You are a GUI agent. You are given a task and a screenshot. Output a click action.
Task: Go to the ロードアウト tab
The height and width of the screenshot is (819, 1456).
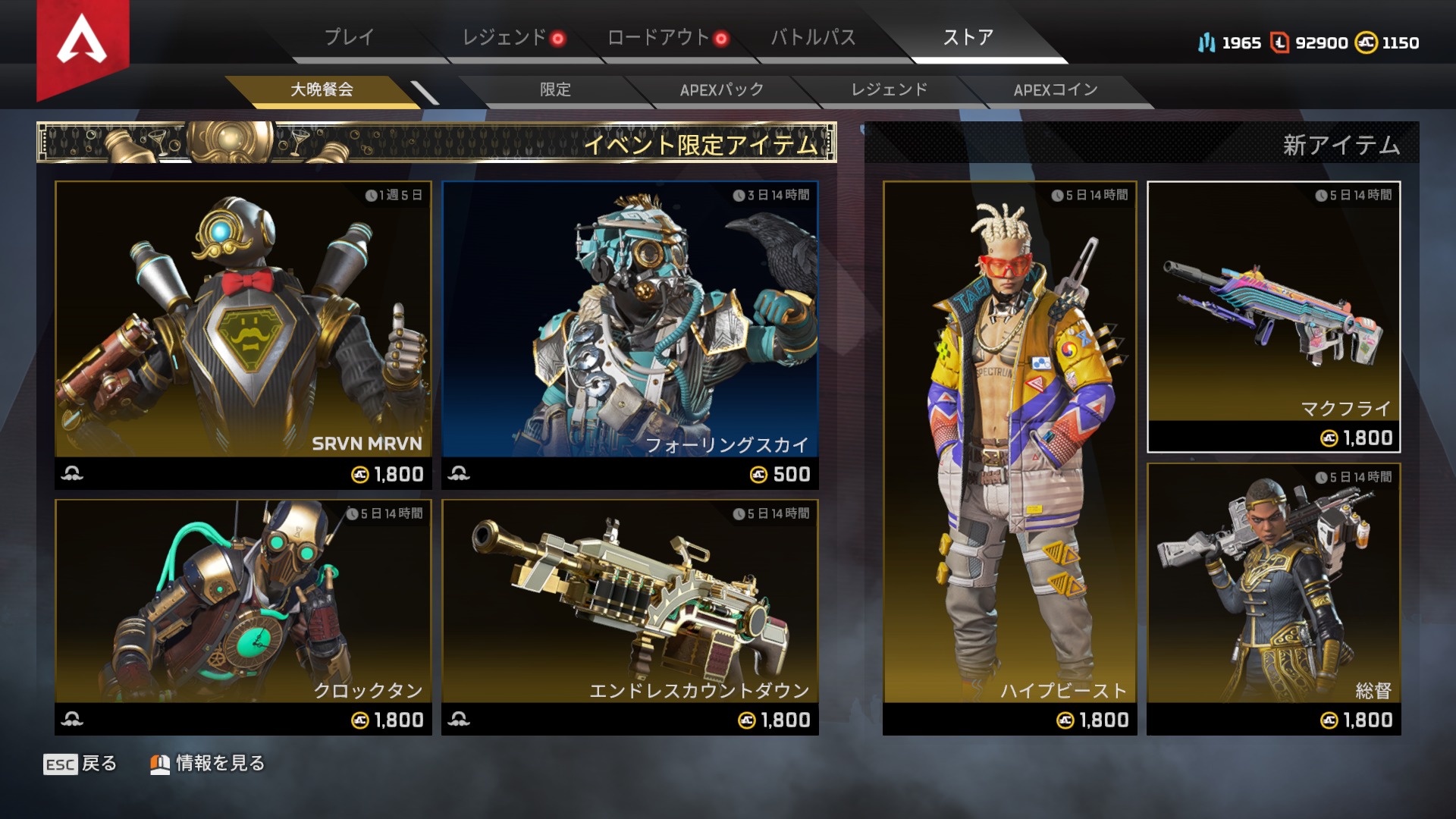coord(658,37)
